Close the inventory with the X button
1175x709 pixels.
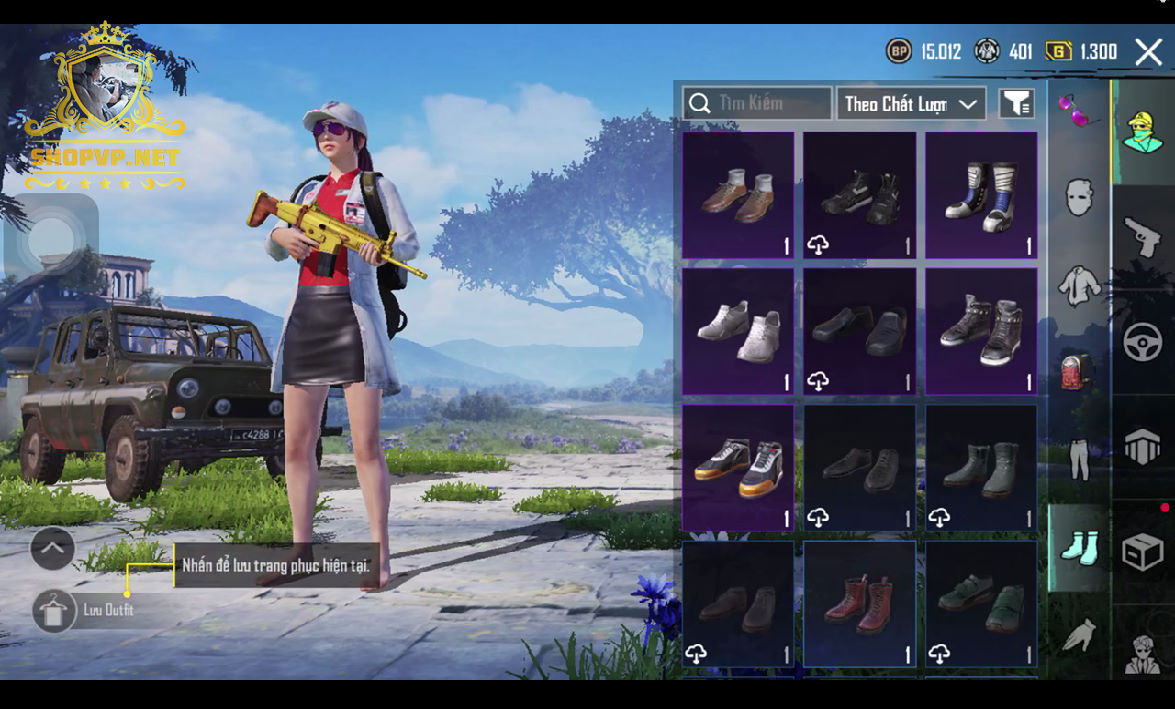click(x=1148, y=52)
